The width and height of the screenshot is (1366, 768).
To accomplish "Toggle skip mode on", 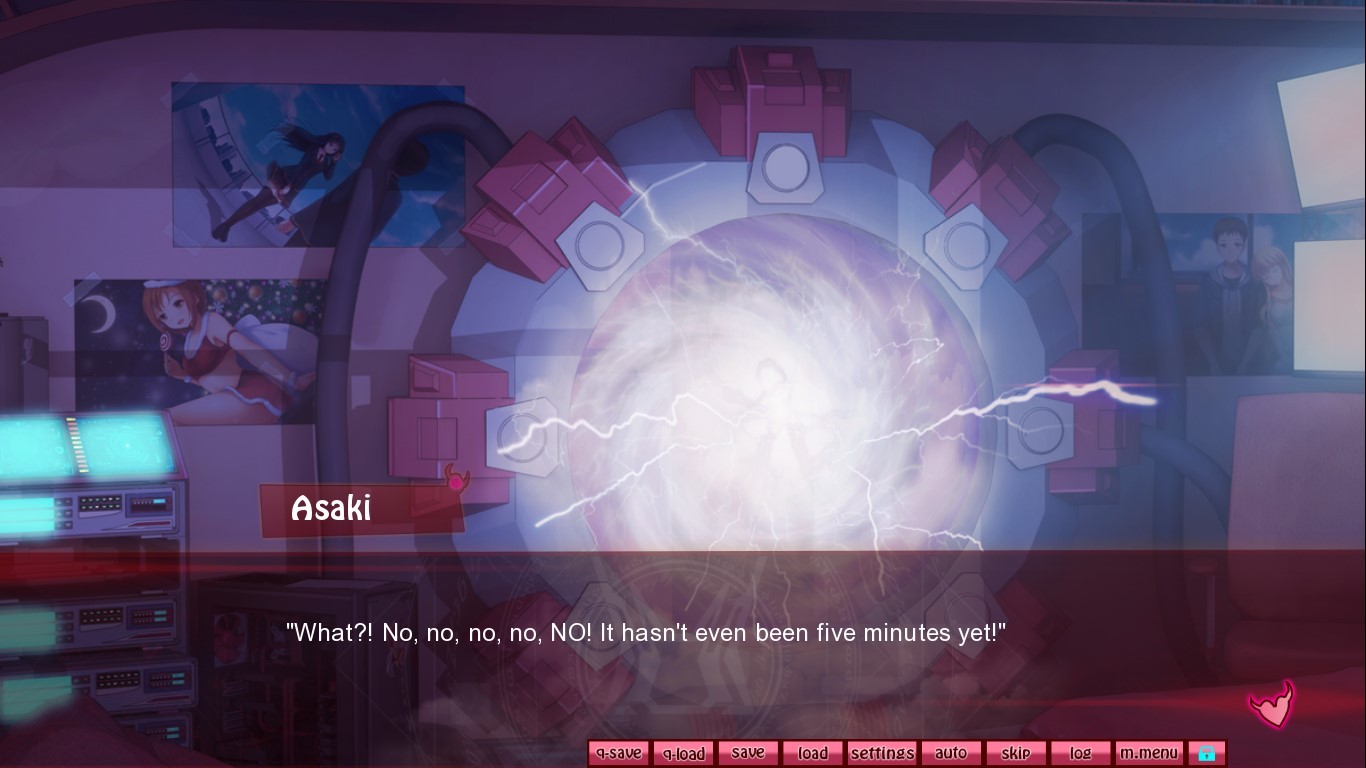I will [1016, 752].
